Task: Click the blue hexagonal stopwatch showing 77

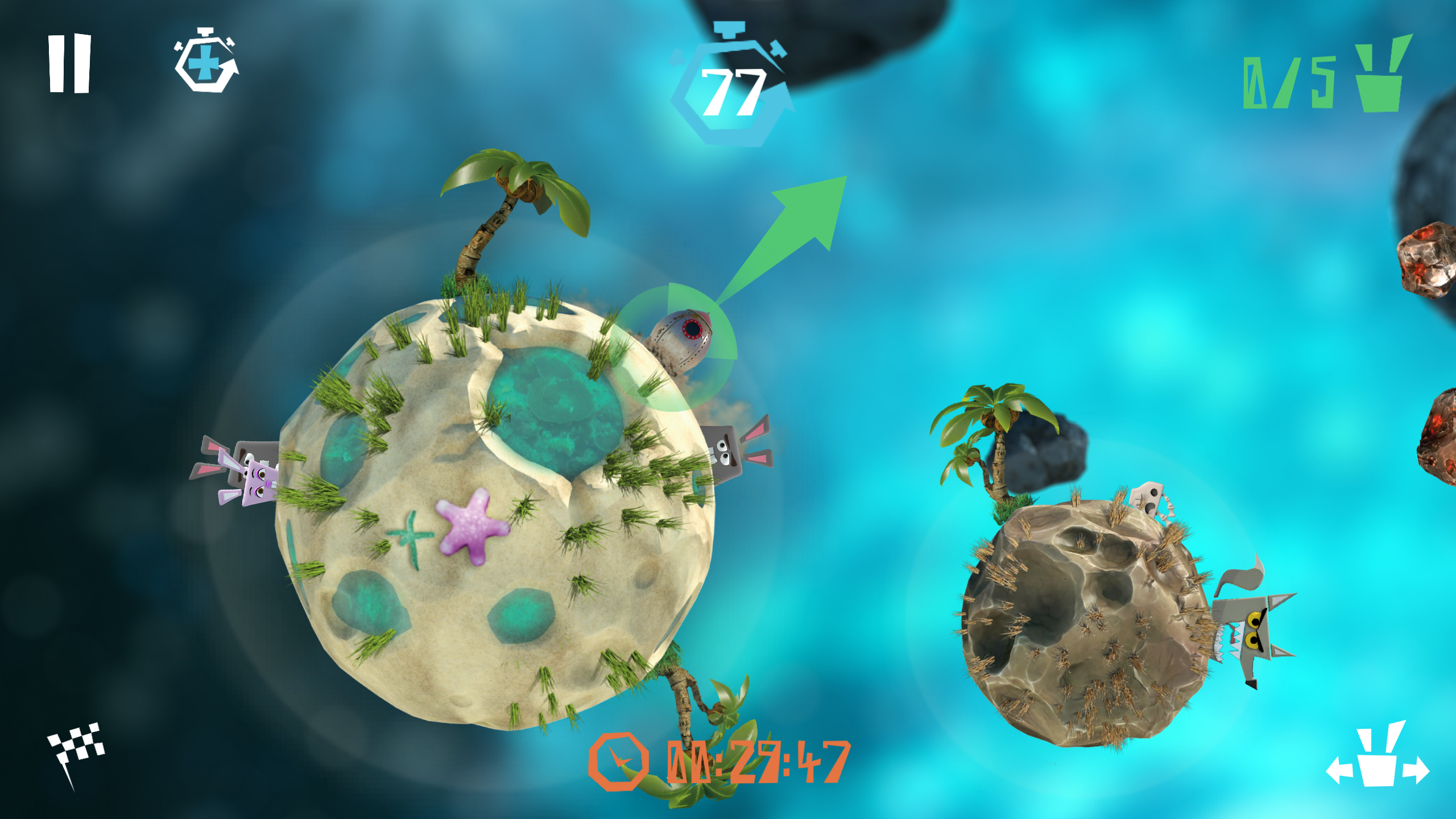Action: (734, 91)
